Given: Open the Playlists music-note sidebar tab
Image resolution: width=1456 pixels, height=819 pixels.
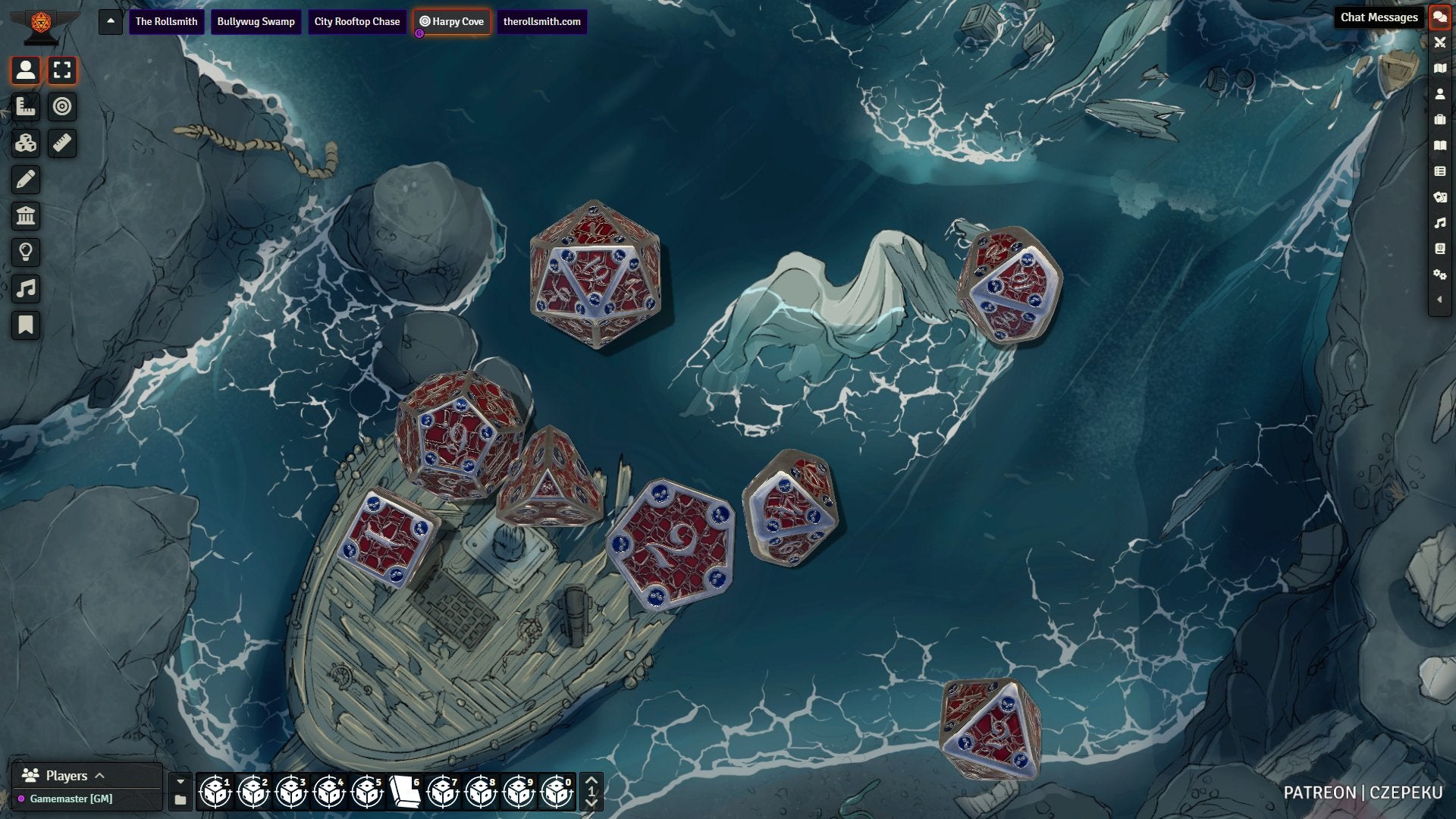Looking at the screenshot, I should (x=1439, y=223).
